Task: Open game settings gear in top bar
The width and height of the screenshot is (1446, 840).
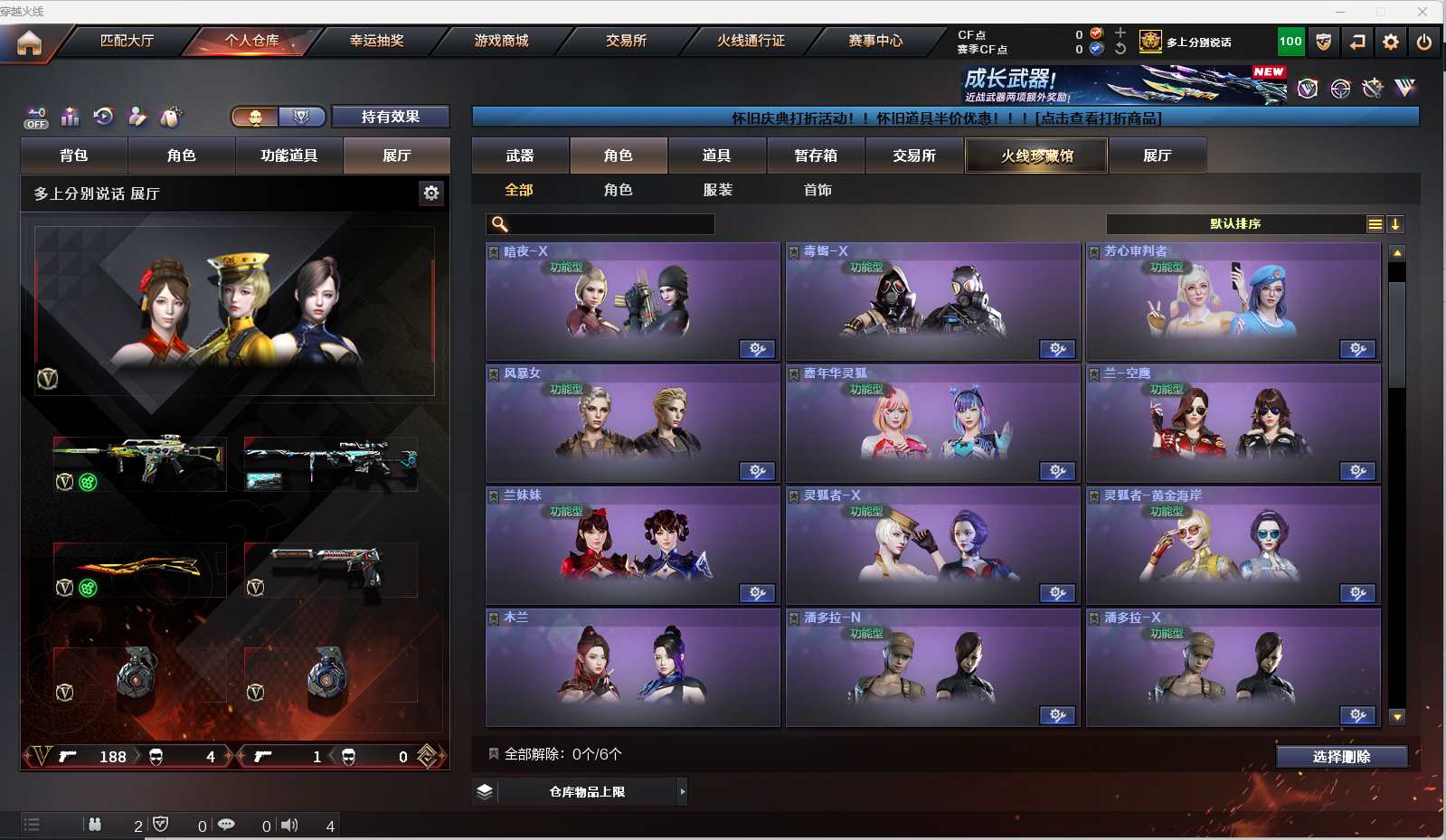Action: click(1391, 42)
